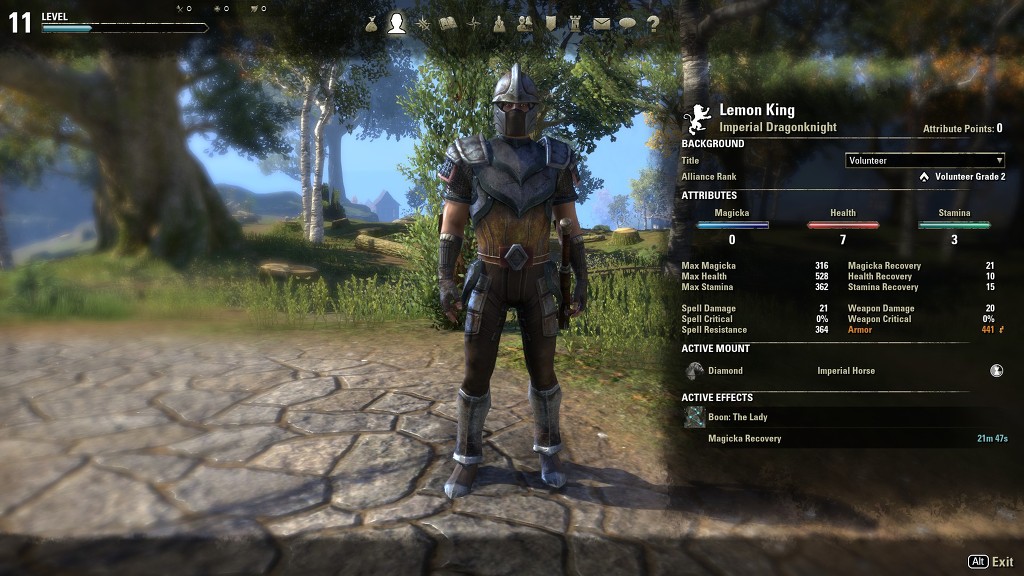Click the Exit button
1024x576 pixels.
click(x=991, y=562)
